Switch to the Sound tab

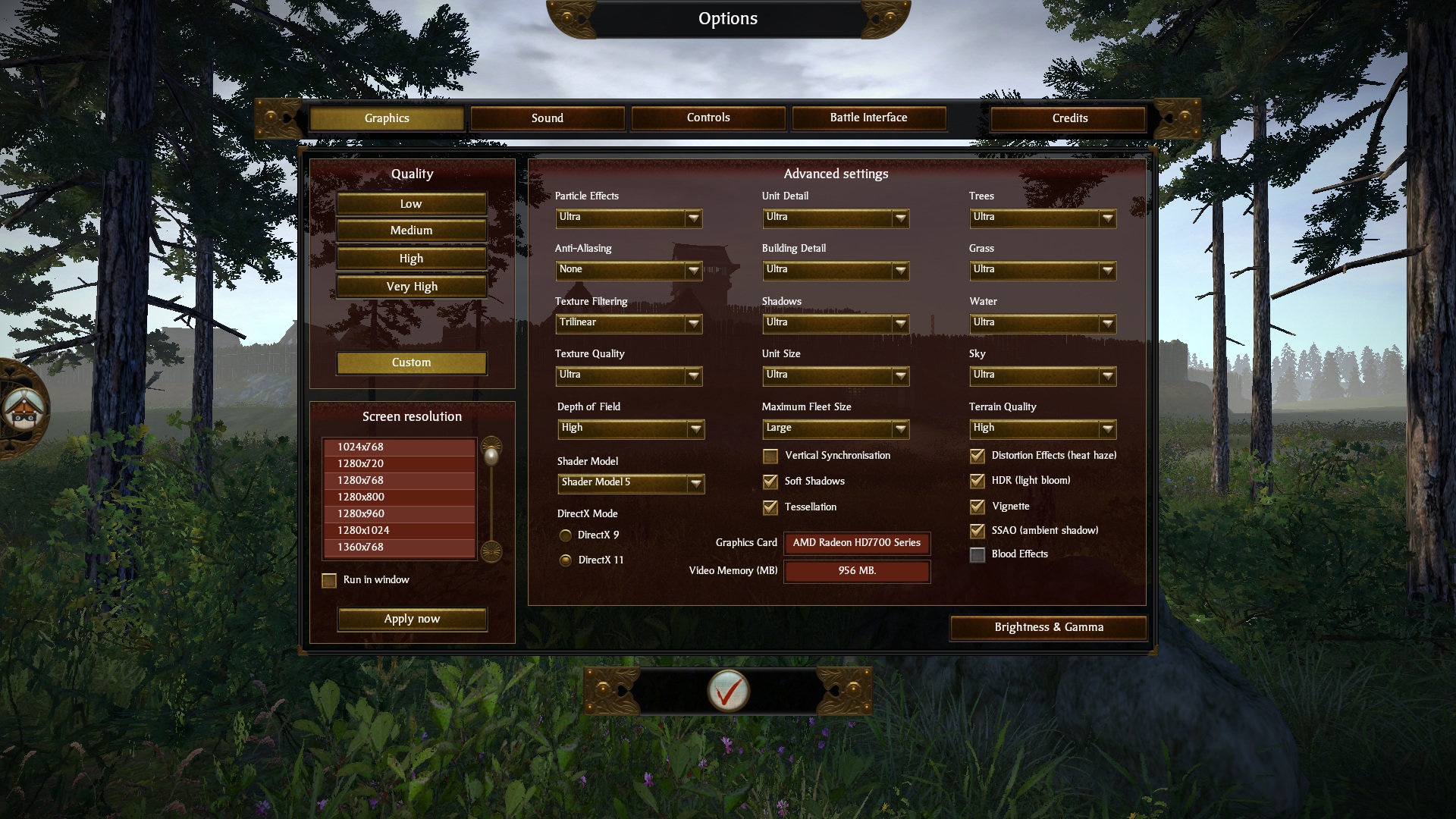547,118
